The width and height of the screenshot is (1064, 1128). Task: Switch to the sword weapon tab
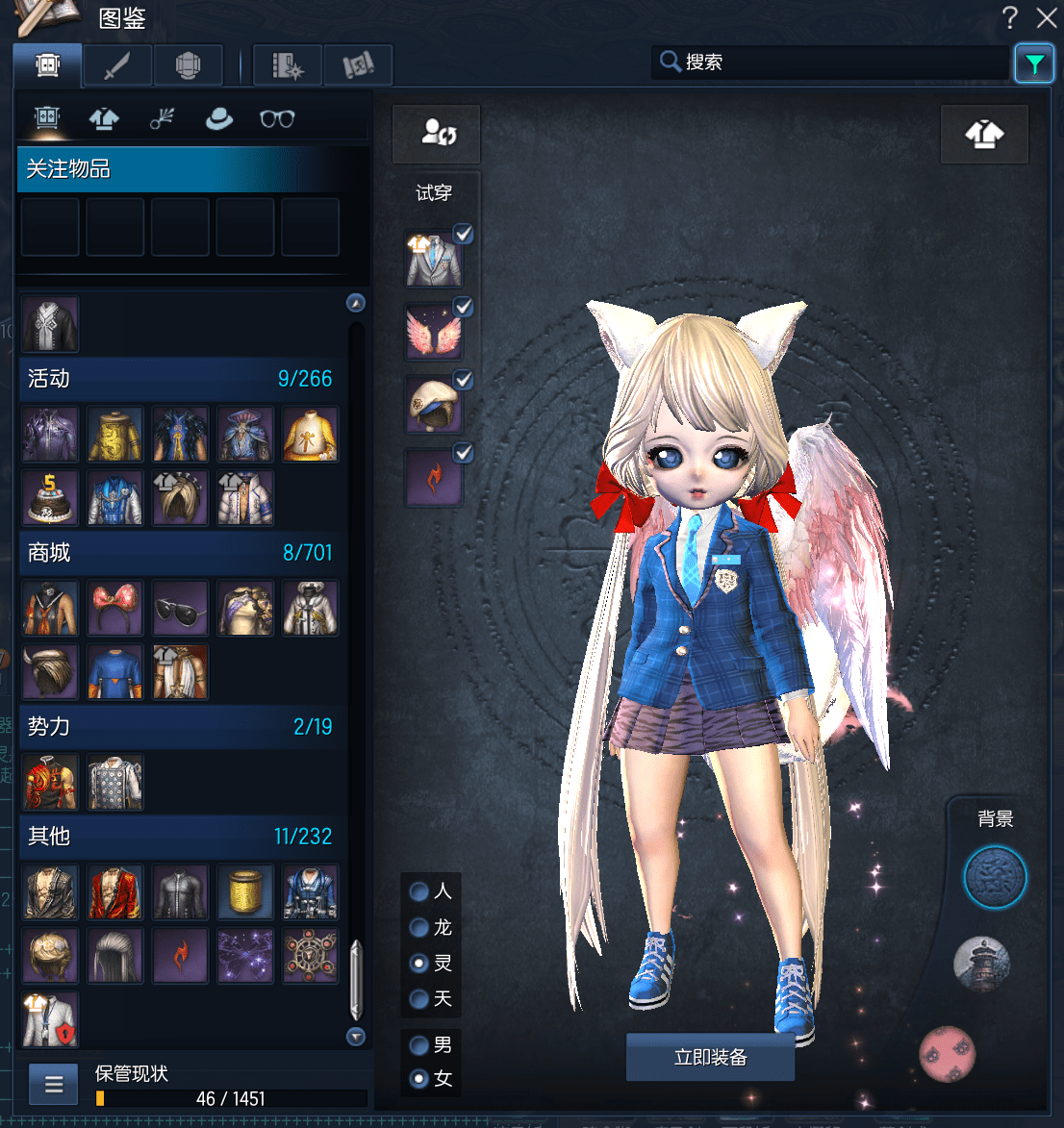click(x=117, y=65)
